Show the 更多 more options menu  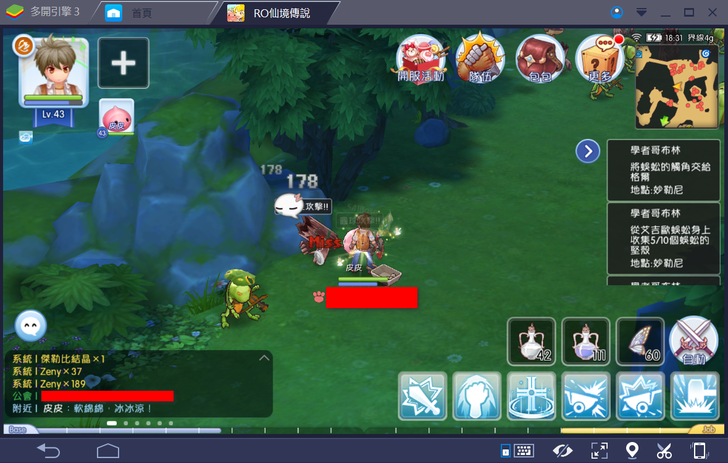point(600,60)
